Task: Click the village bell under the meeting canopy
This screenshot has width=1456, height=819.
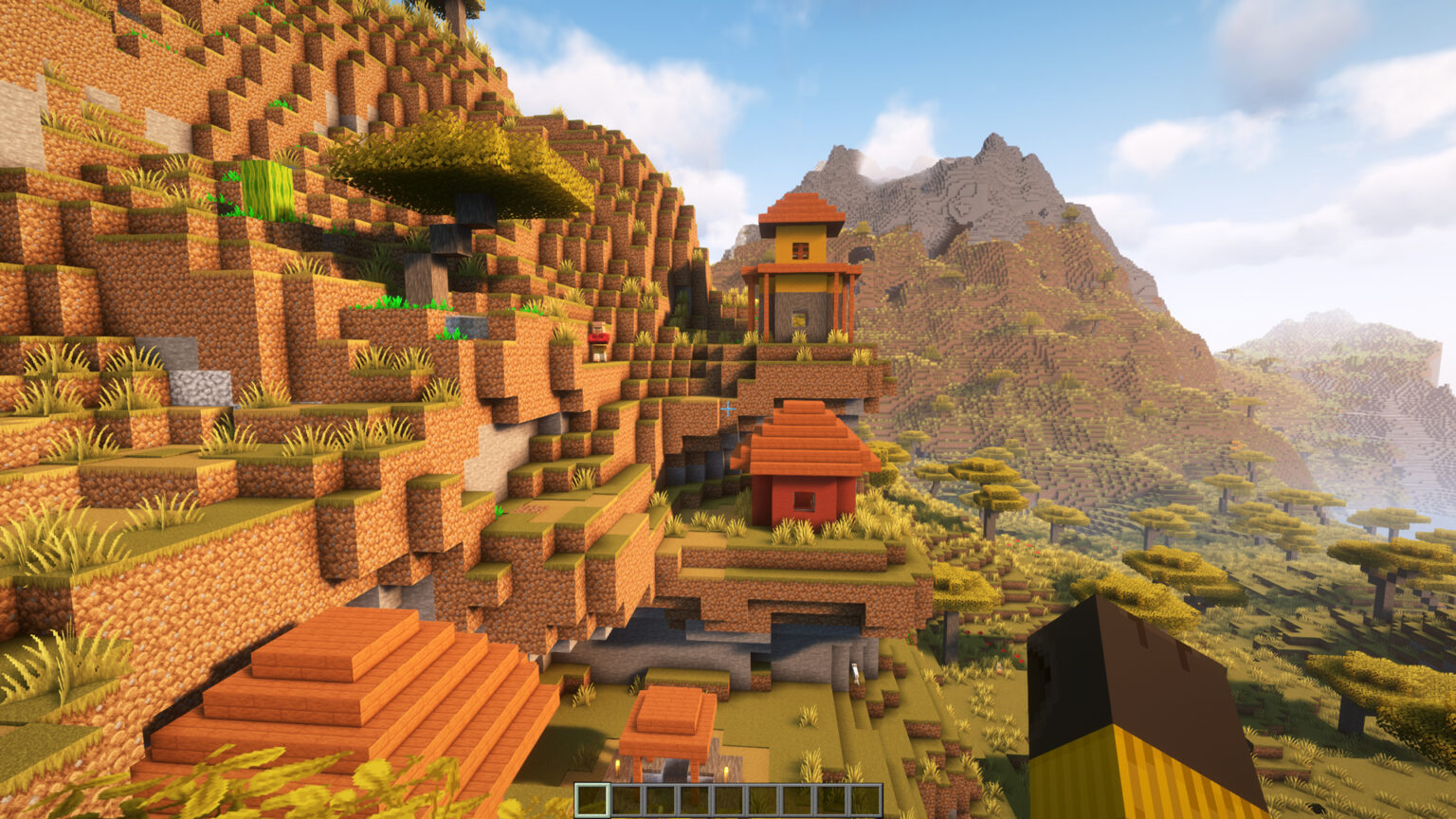Action: [x=675, y=768]
